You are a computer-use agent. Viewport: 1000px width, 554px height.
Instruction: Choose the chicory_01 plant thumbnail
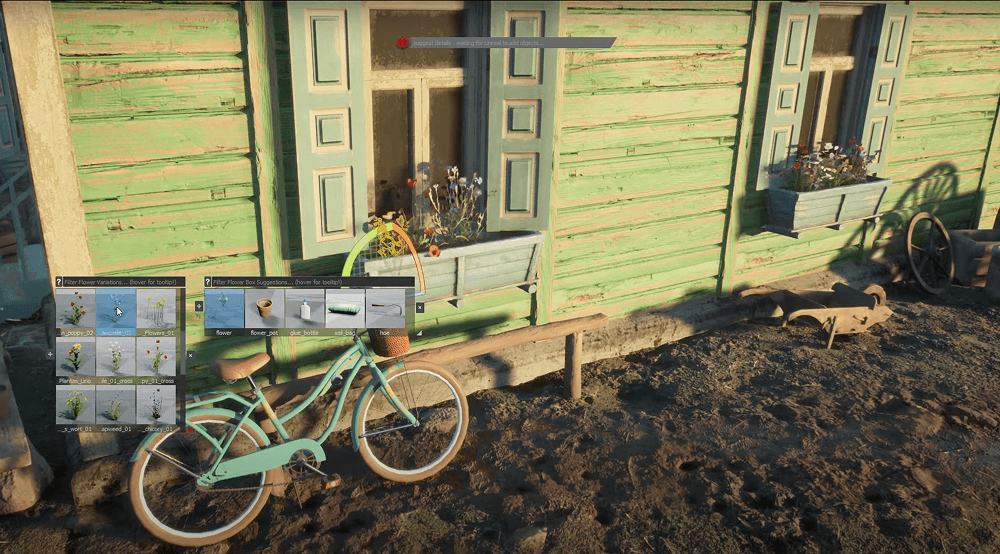pos(156,405)
